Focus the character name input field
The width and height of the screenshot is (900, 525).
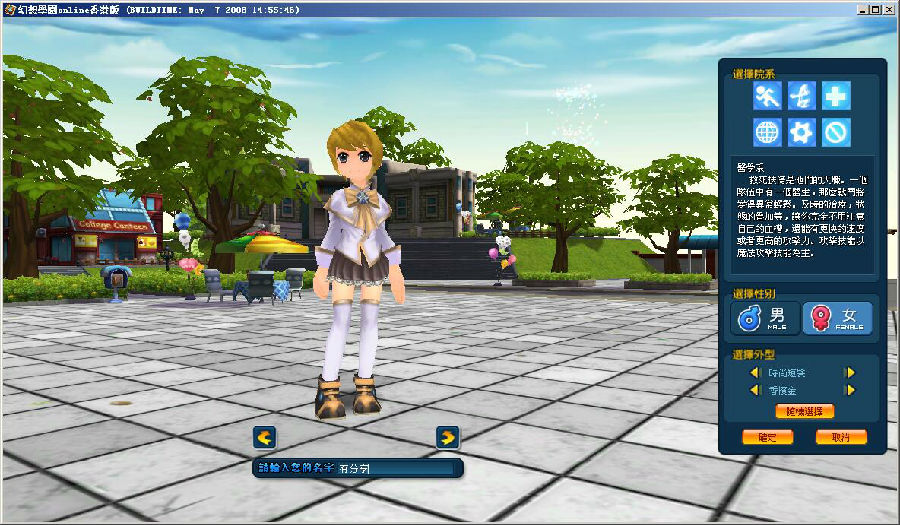(x=395, y=467)
